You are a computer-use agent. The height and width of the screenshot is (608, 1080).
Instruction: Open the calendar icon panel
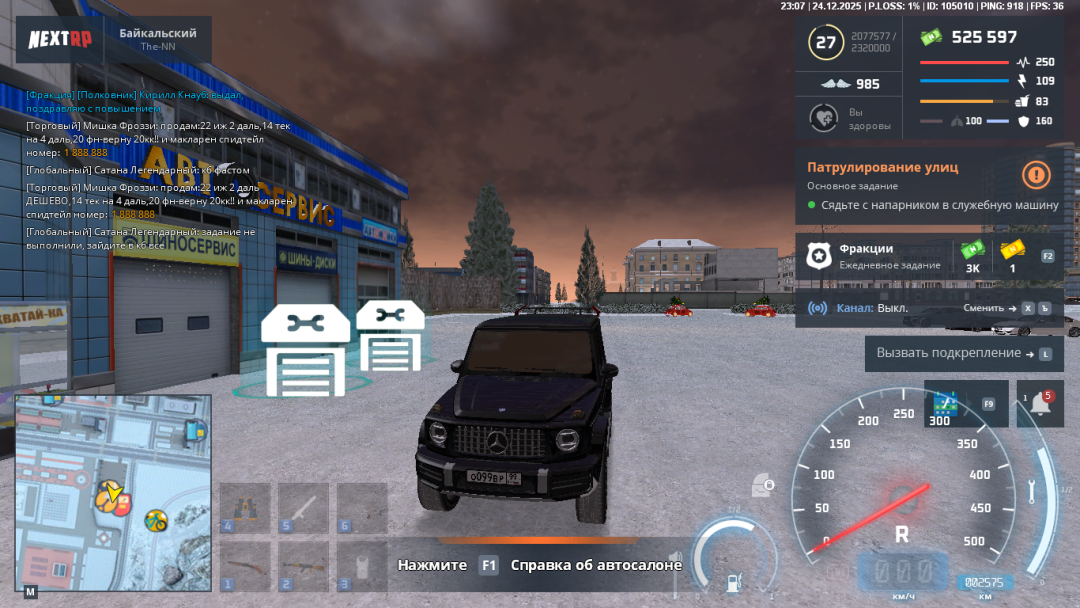click(x=945, y=404)
